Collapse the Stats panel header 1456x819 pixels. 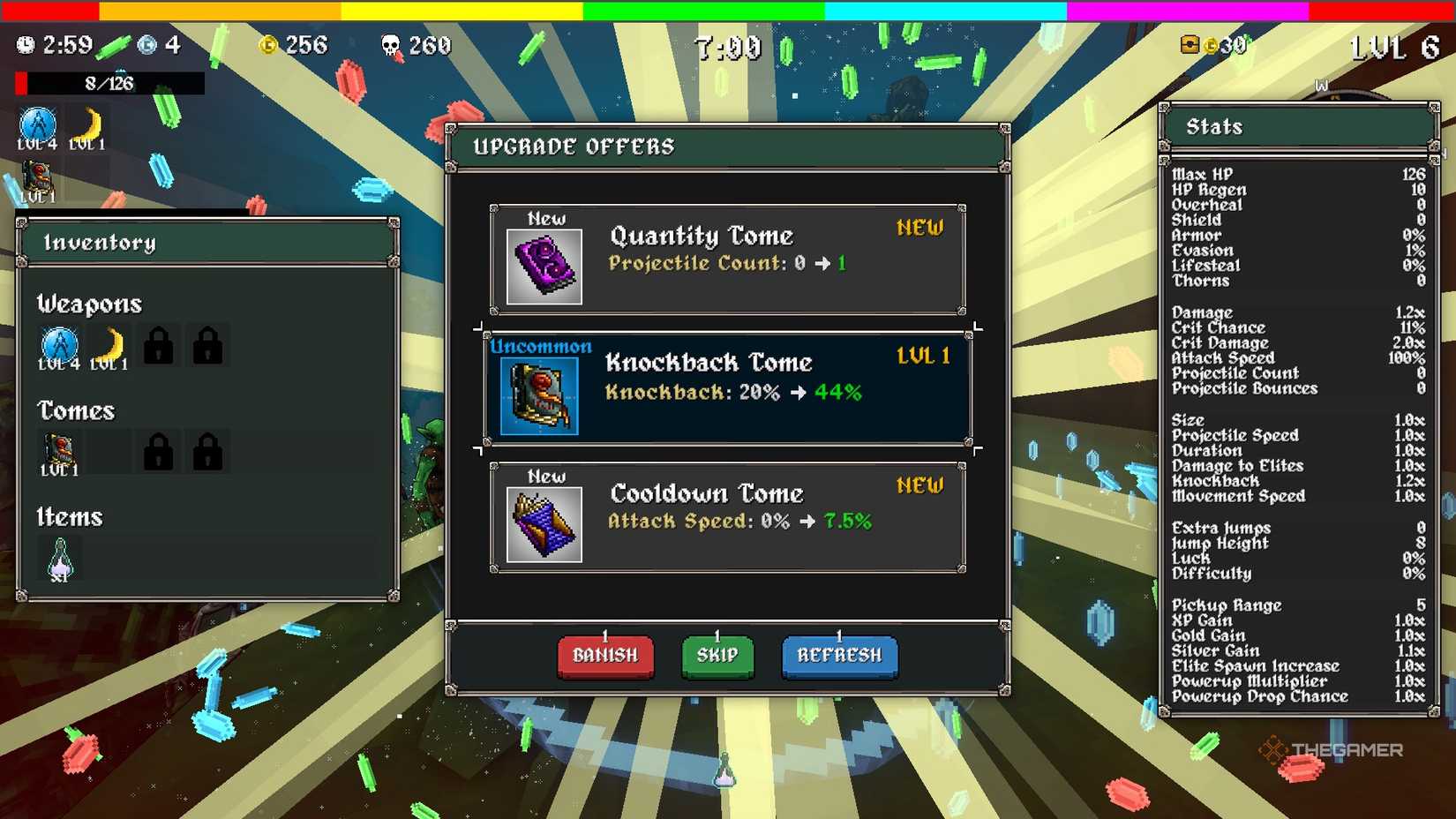[x=1297, y=126]
